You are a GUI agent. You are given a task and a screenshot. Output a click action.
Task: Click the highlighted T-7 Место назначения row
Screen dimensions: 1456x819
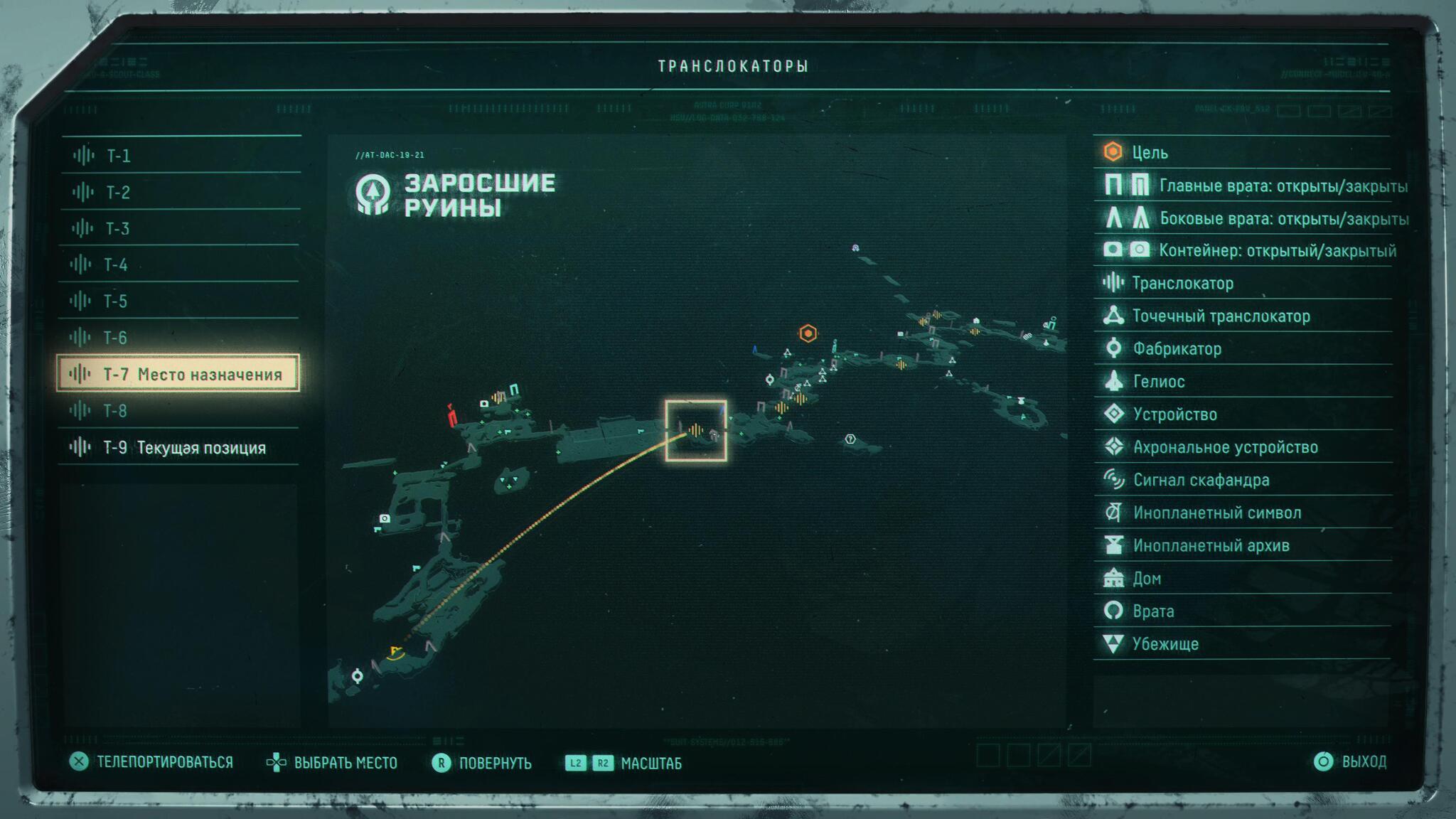tap(178, 374)
